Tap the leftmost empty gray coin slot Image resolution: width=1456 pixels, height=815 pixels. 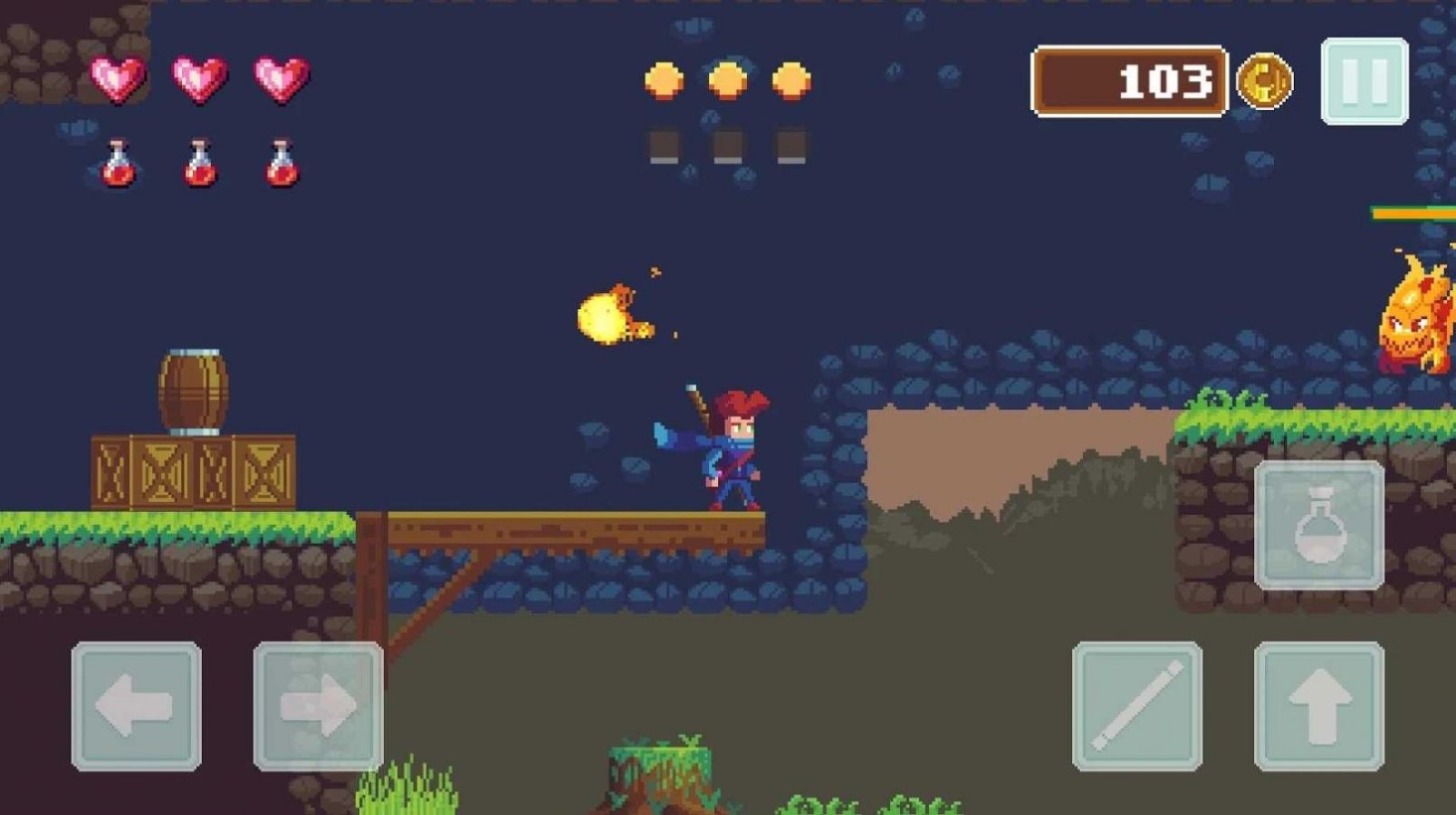pos(663,146)
